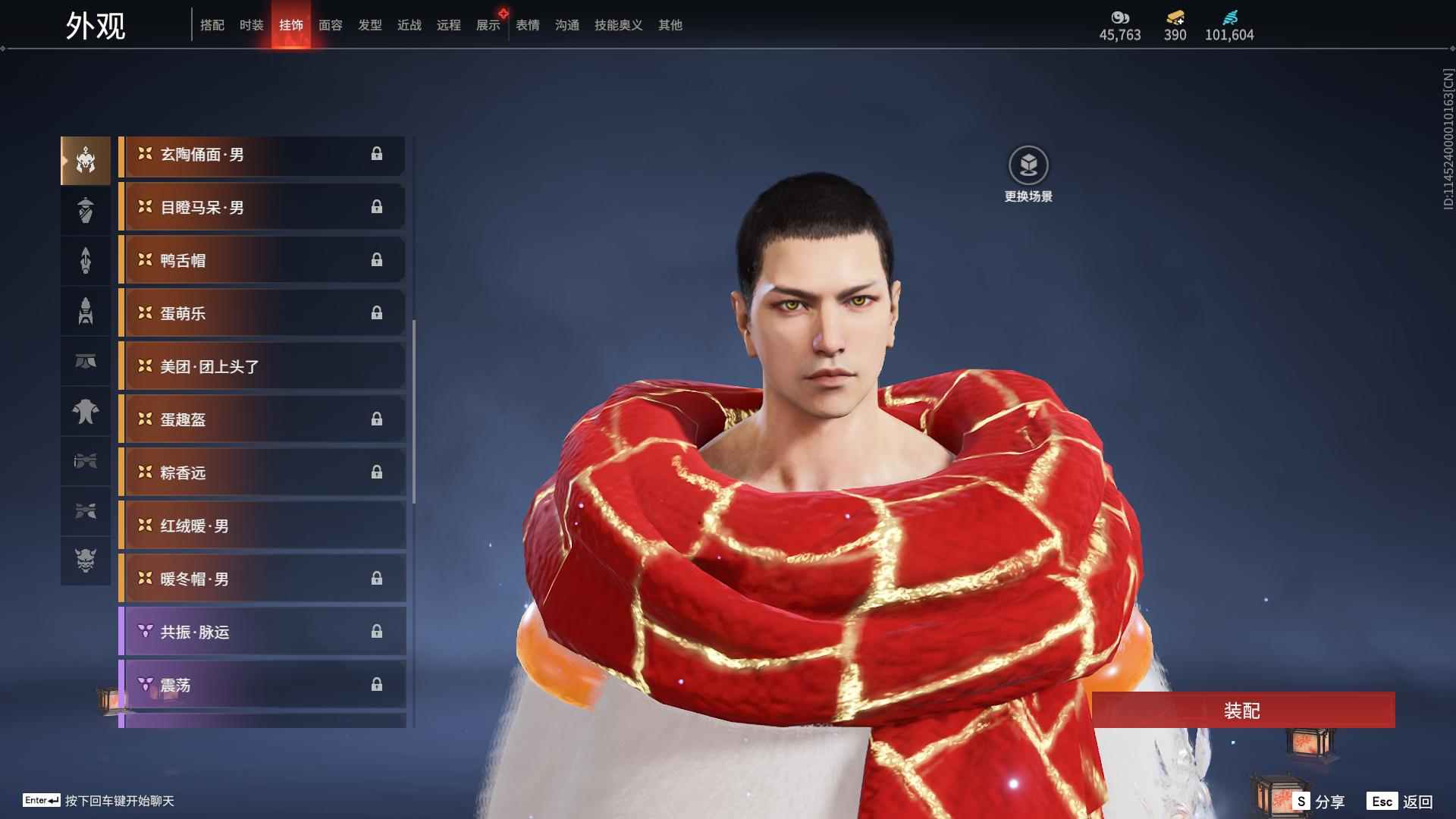Screen dimensions: 1456x819
Task: Click the 分享 share button
Action: pos(1319,801)
